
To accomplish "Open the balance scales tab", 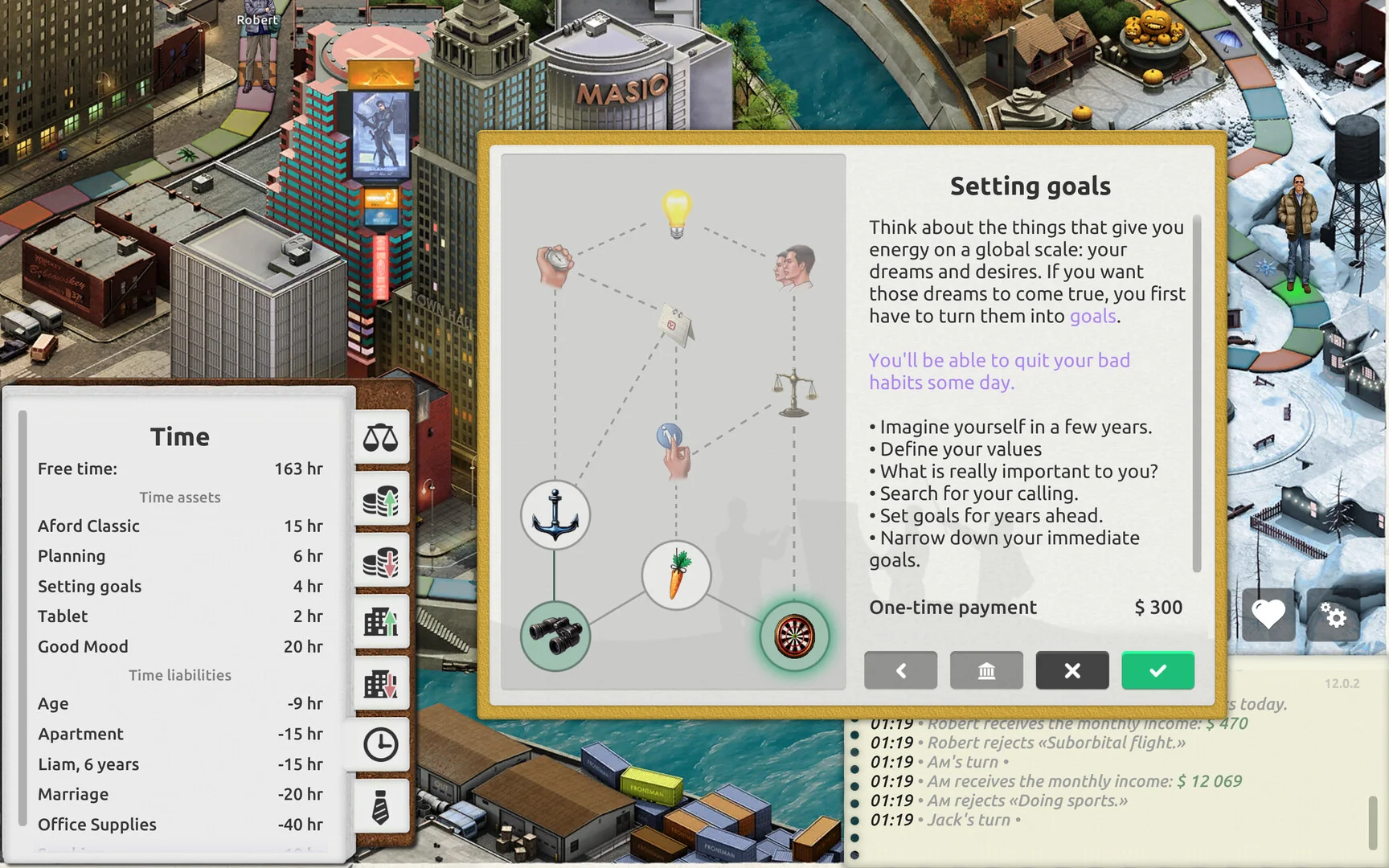I will (x=381, y=438).
